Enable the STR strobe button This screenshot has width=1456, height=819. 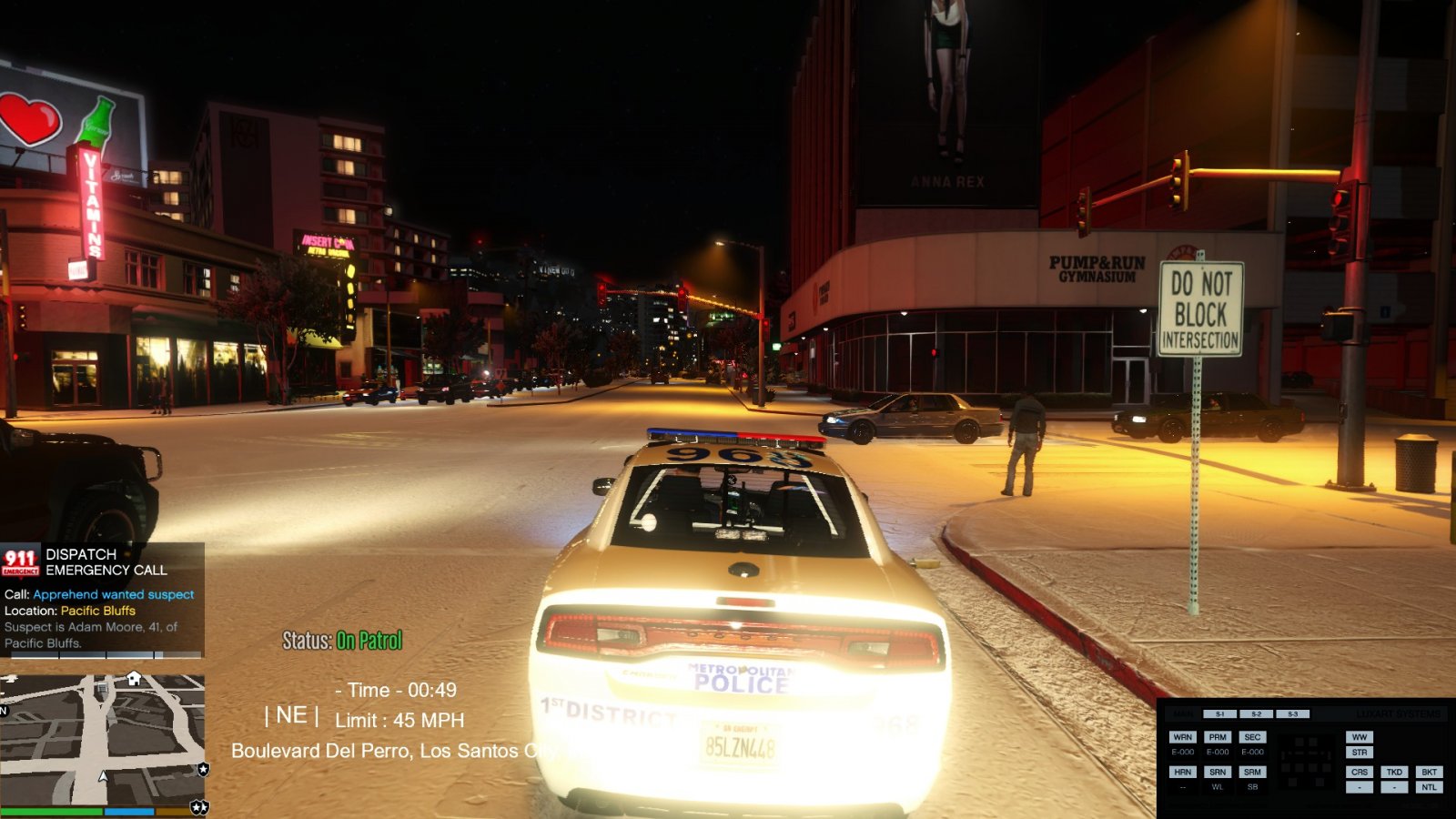pyautogui.click(x=1360, y=753)
